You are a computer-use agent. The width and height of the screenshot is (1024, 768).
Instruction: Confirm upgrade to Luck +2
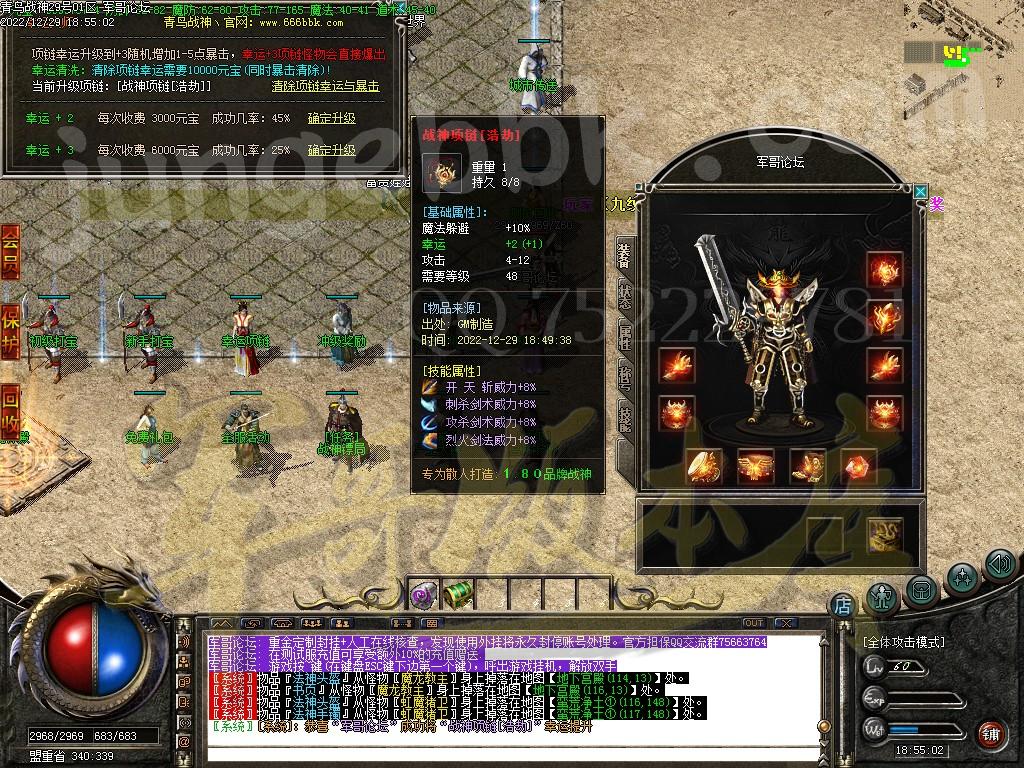[x=331, y=118]
